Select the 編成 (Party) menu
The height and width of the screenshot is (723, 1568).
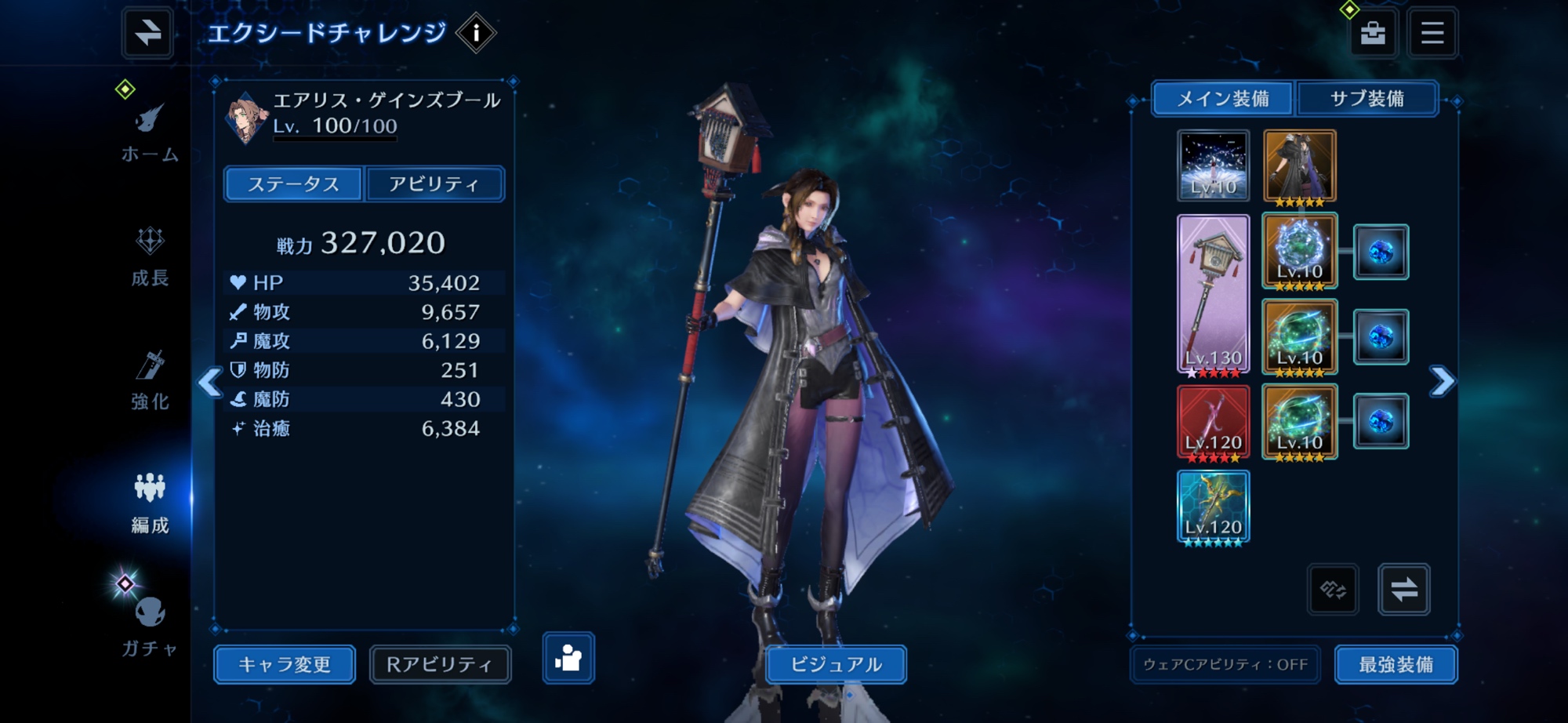[x=149, y=503]
